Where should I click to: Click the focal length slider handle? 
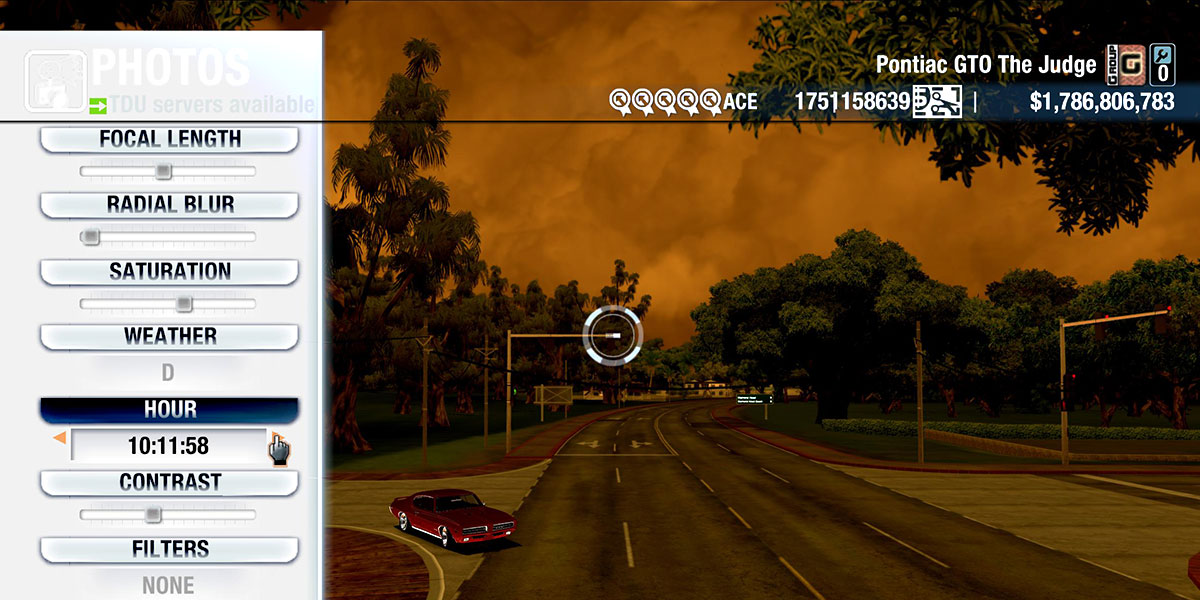163,171
